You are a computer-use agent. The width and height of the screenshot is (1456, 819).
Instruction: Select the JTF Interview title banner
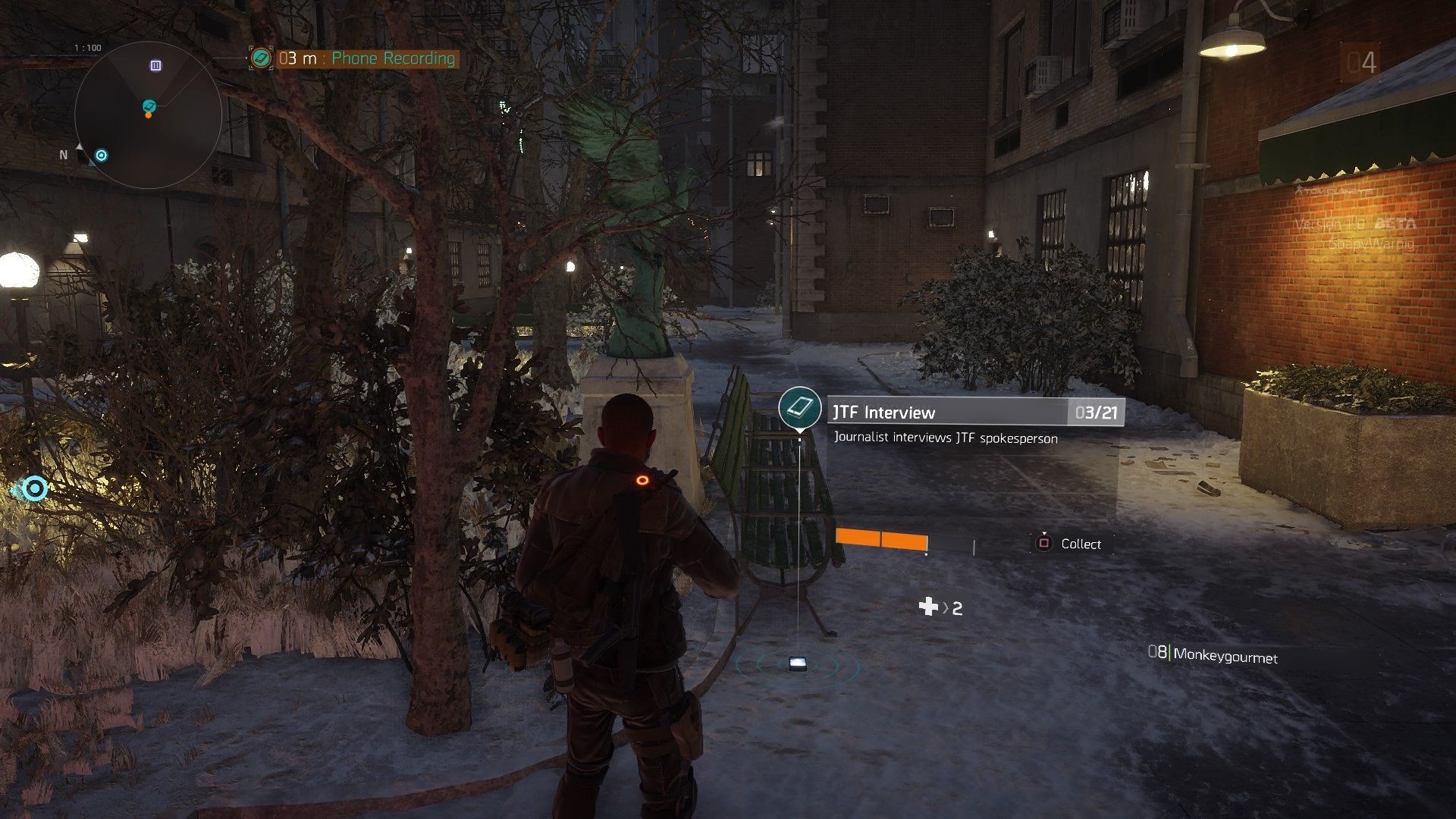[948, 412]
